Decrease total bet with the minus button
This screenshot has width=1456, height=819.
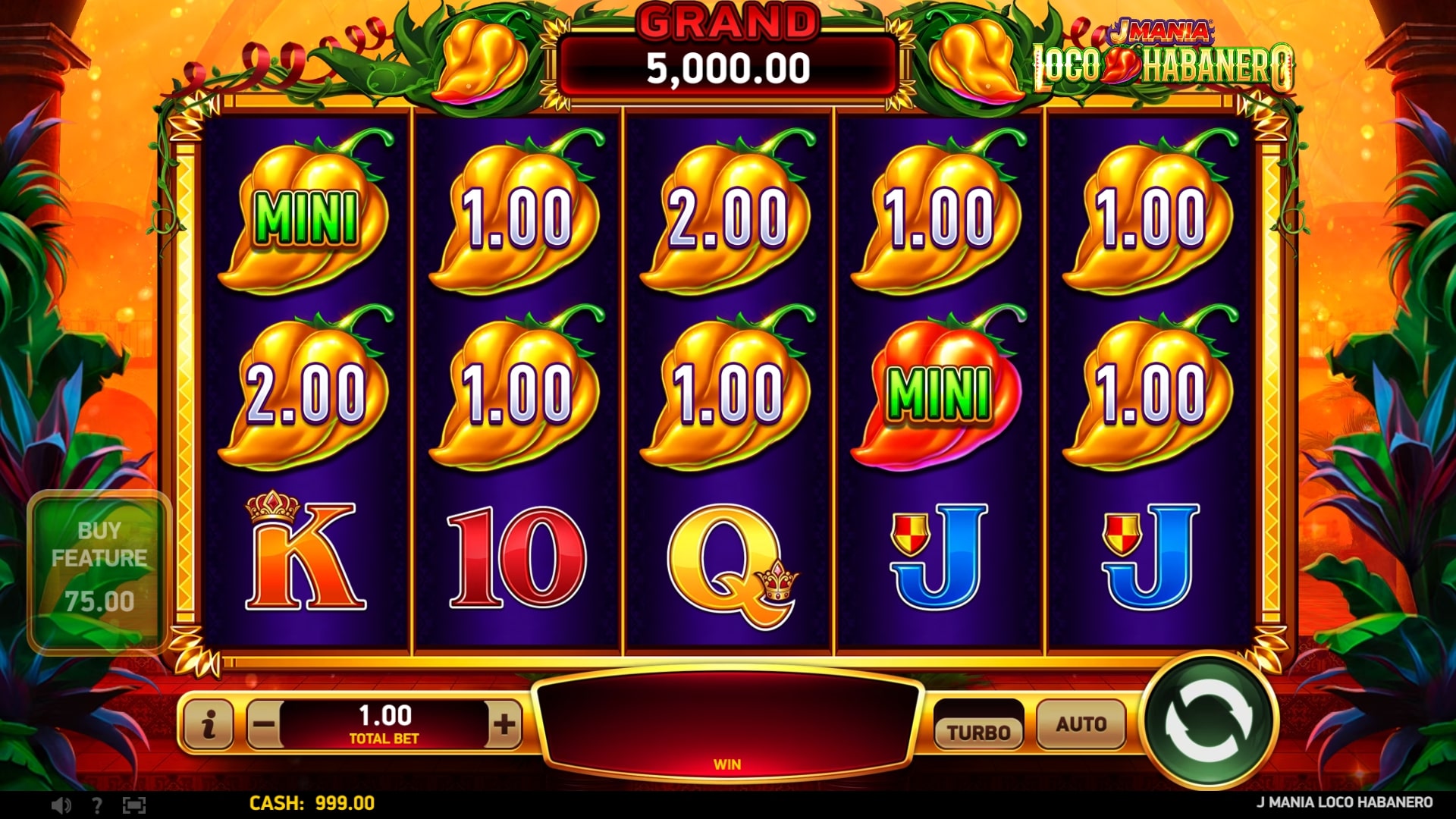pyautogui.click(x=264, y=724)
